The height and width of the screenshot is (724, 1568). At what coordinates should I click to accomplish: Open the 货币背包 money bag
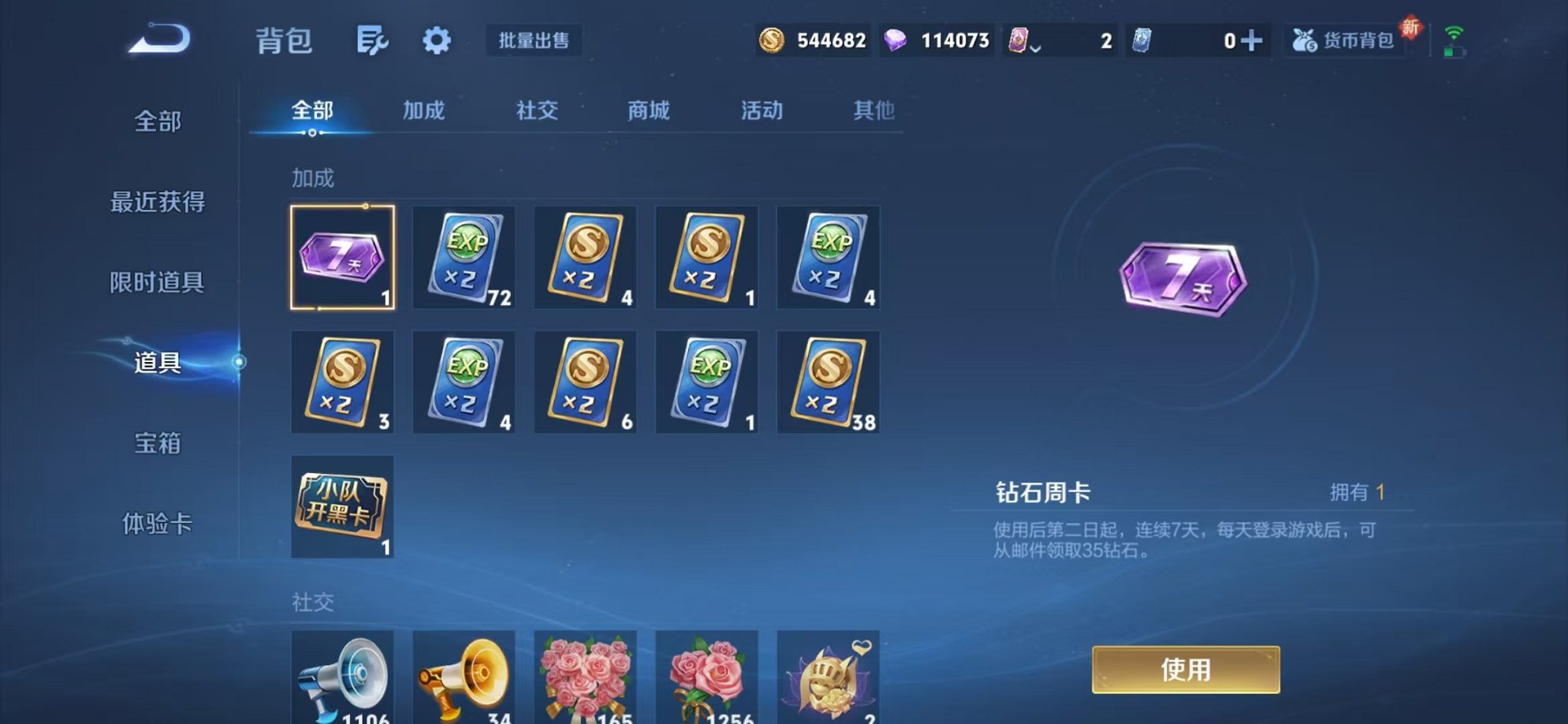click(x=1343, y=41)
